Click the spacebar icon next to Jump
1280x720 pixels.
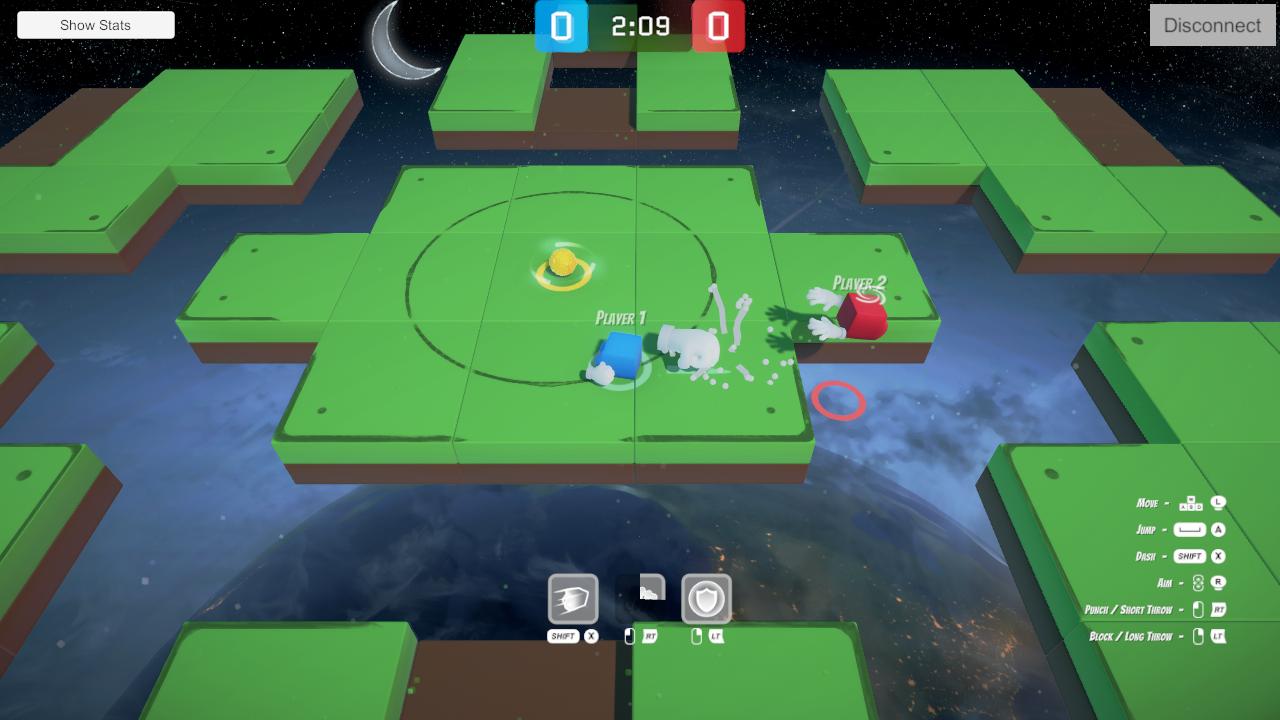click(x=1189, y=529)
